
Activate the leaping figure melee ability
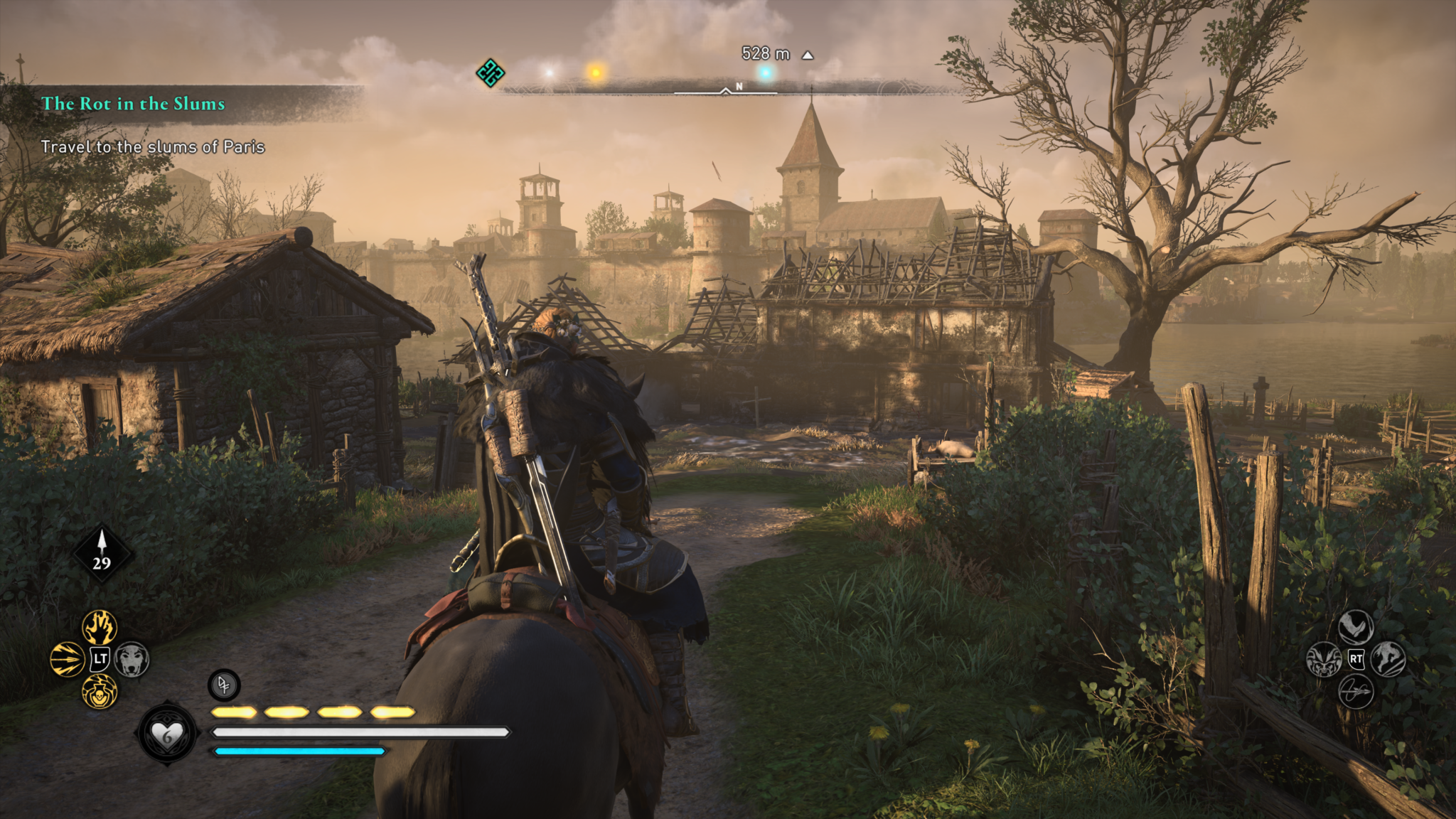(x=1388, y=659)
